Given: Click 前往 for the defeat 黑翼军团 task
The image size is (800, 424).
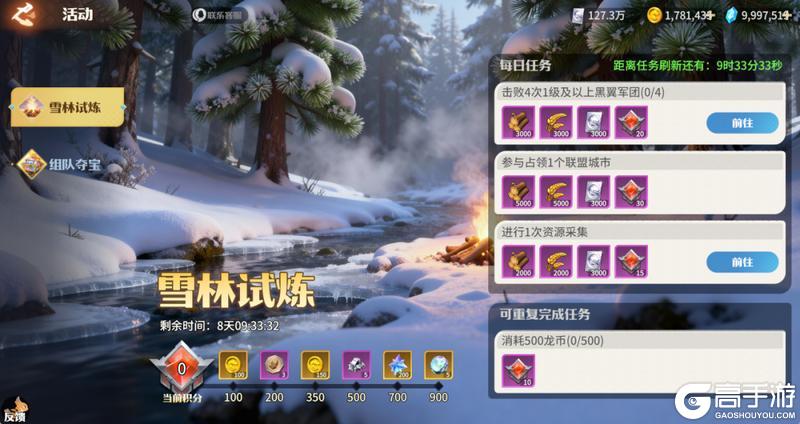Looking at the screenshot, I should pos(742,123).
